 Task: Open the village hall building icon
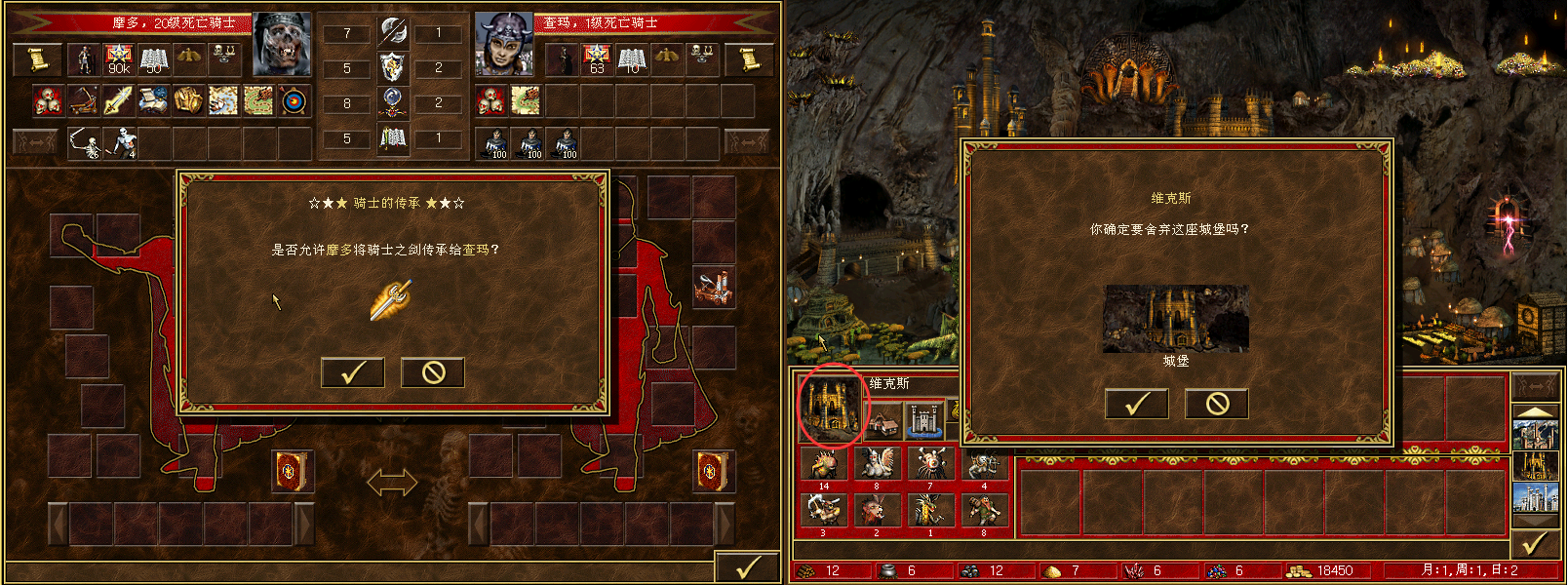(x=883, y=422)
